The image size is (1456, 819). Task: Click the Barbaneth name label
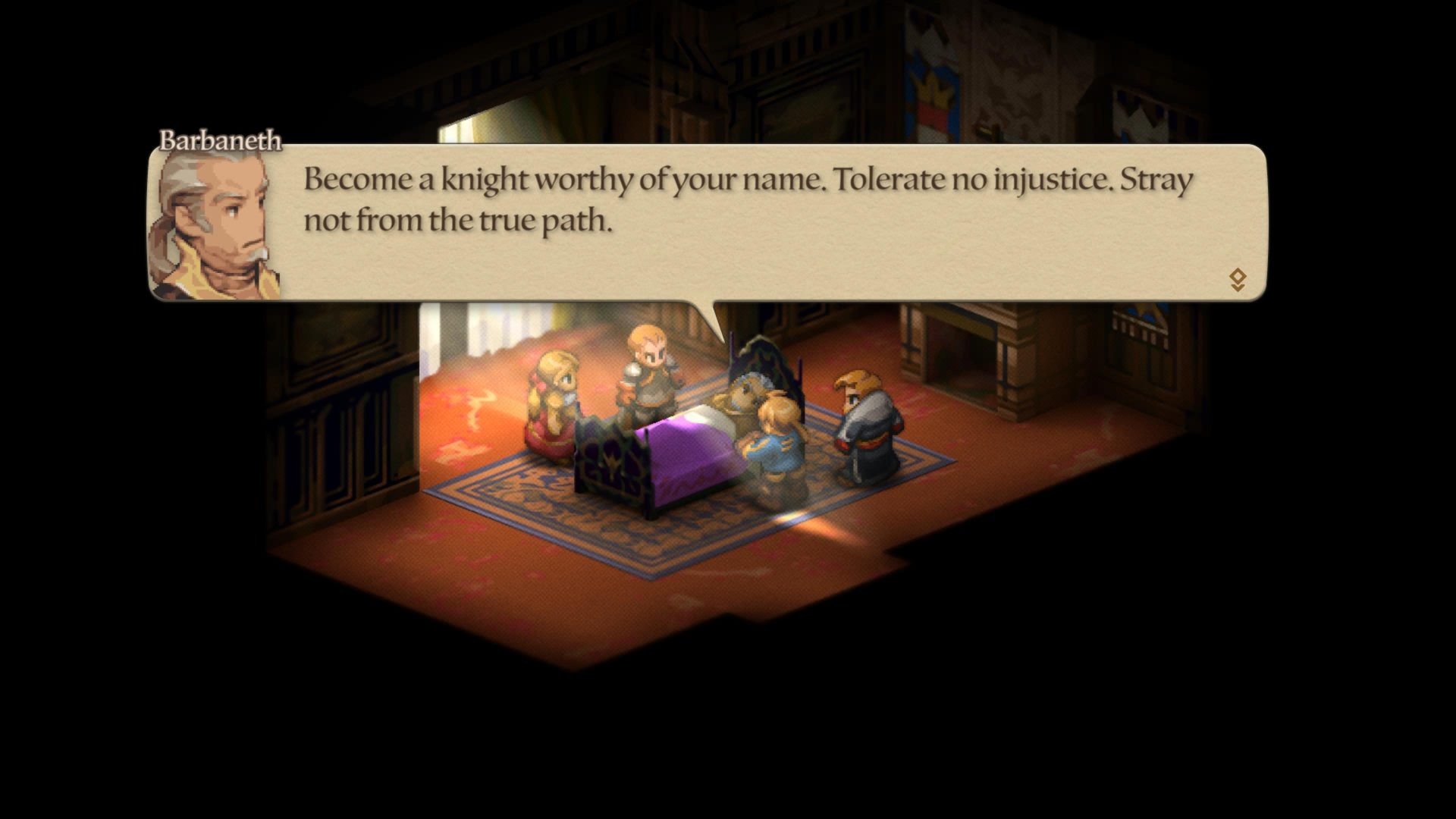(x=219, y=140)
